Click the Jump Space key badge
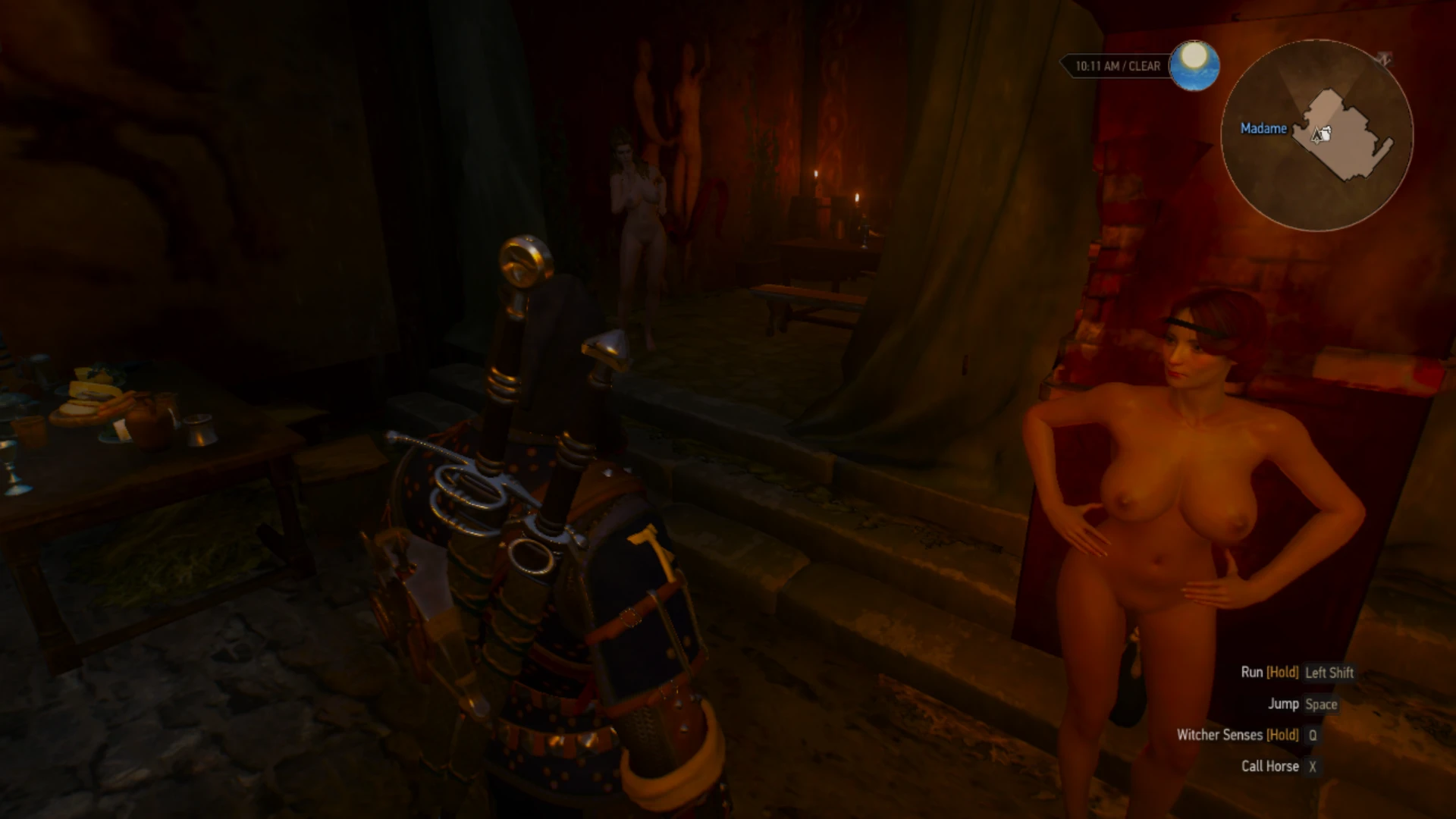 [1322, 704]
